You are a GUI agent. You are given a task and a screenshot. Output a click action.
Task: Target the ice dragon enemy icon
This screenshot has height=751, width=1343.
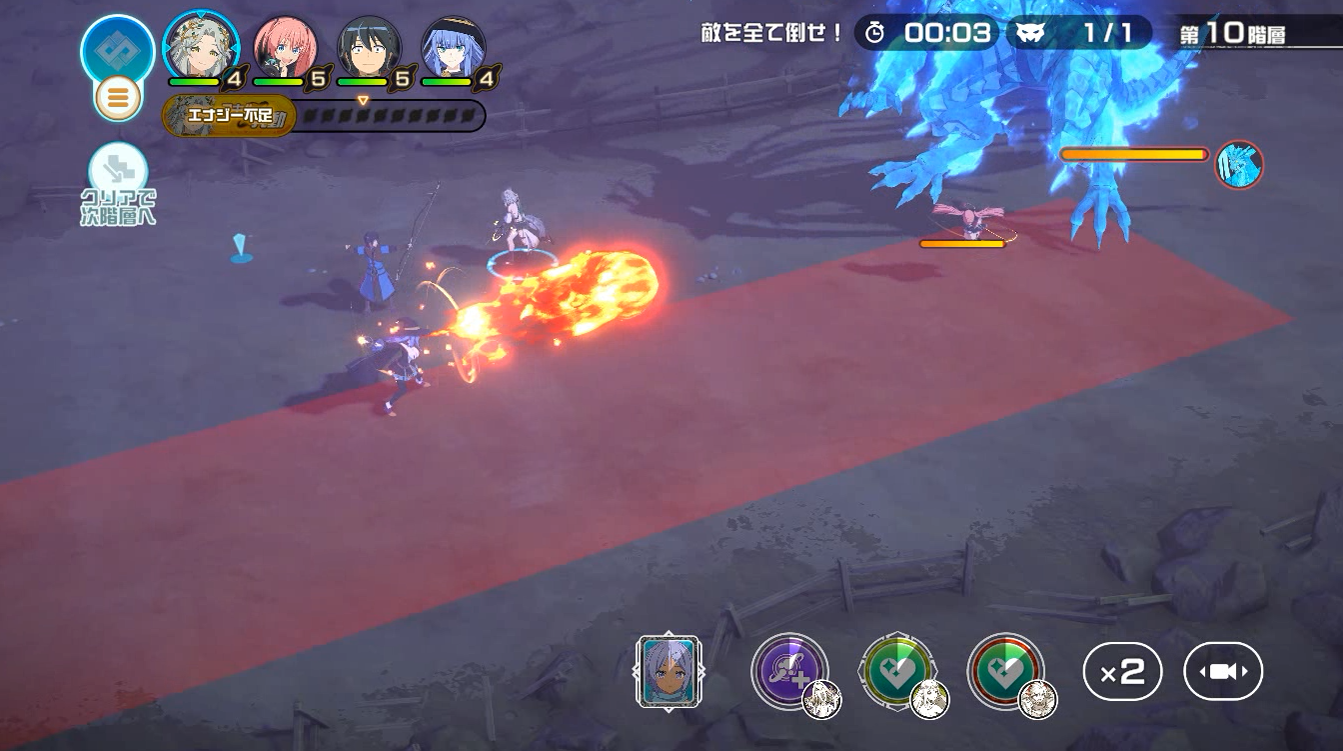coord(1238,165)
